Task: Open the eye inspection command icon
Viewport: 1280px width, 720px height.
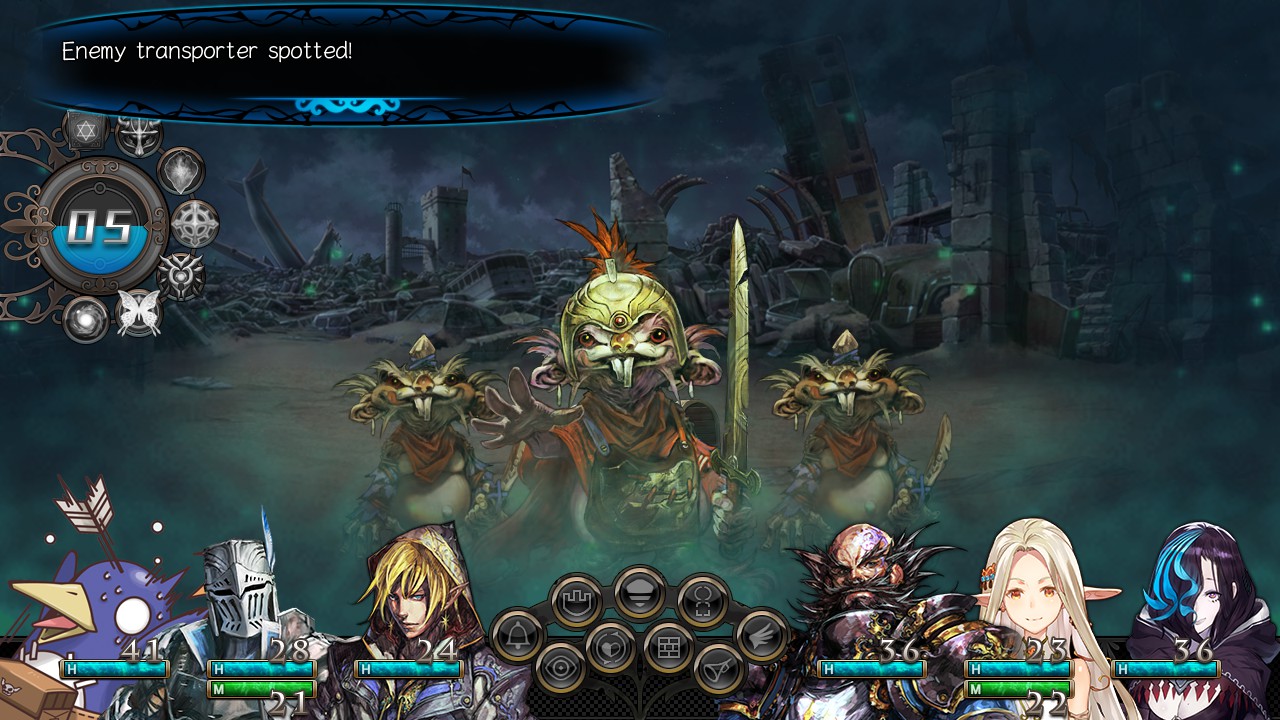Action: click(x=559, y=668)
